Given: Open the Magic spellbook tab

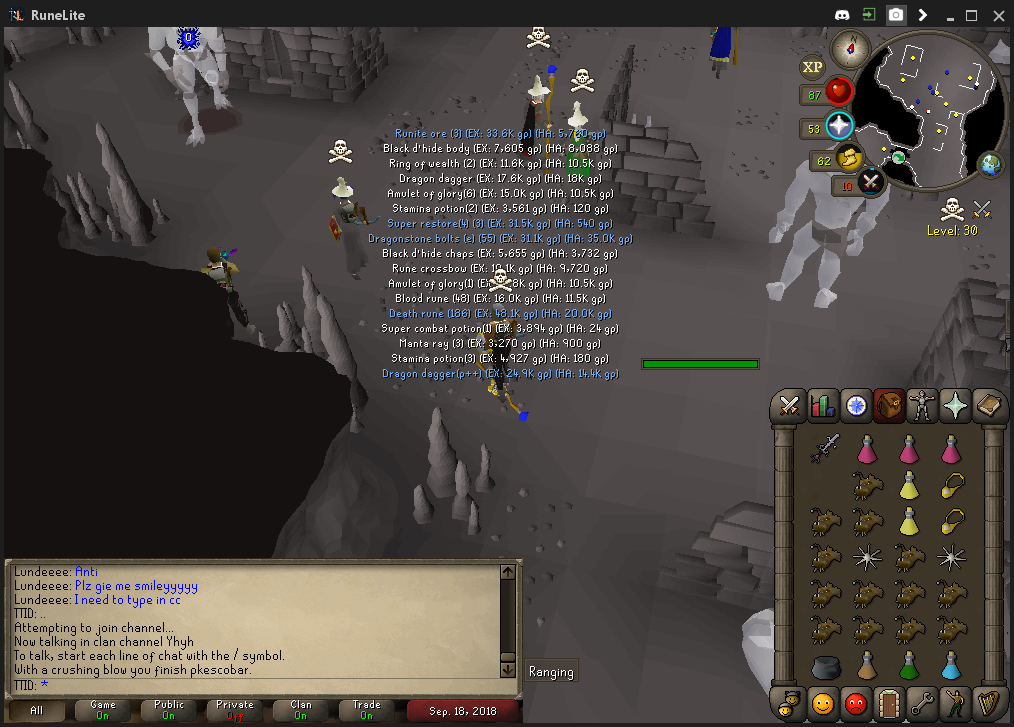Looking at the screenshot, I should coord(987,406).
